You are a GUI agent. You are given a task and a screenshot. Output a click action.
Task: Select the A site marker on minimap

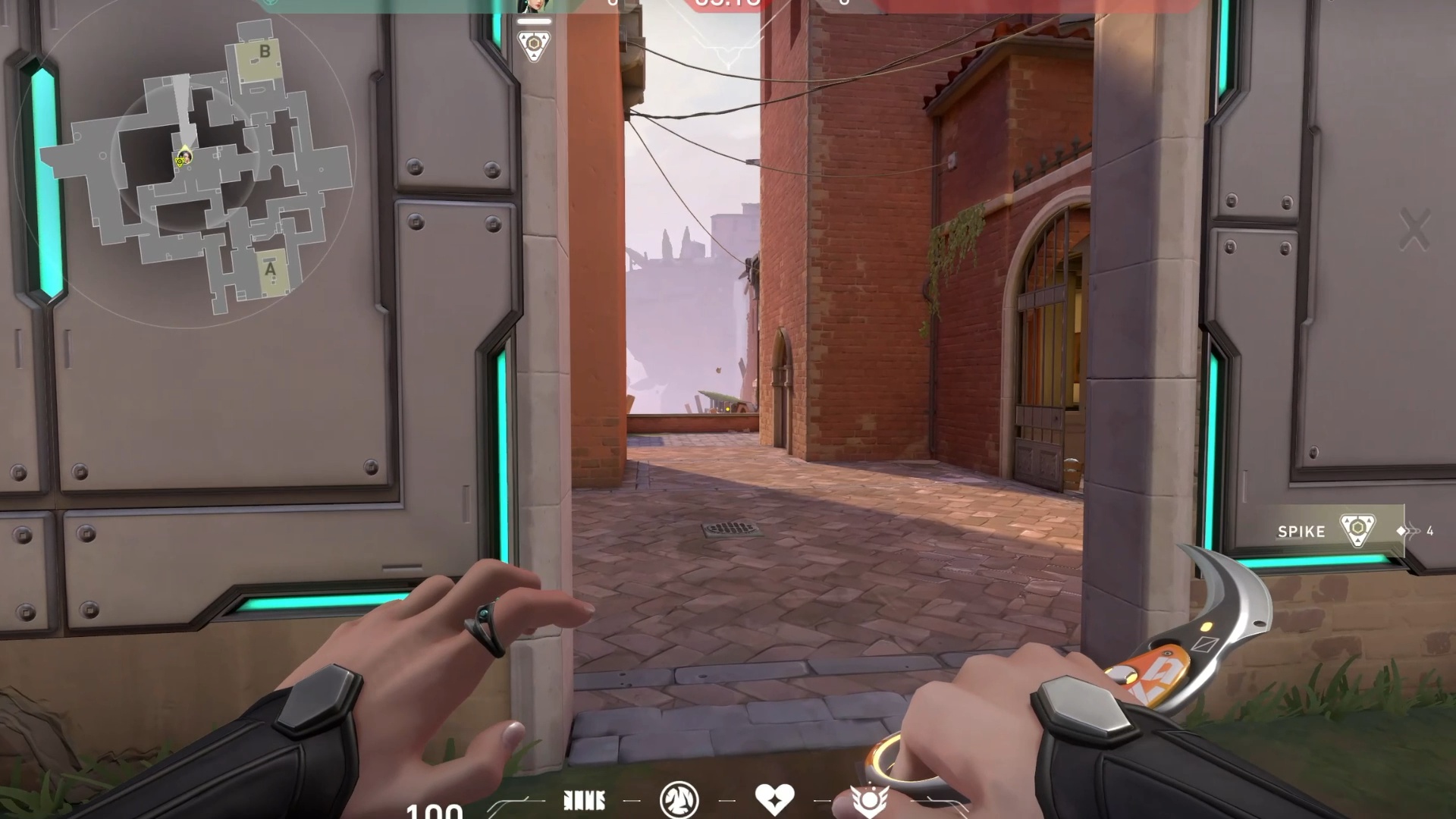(271, 269)
